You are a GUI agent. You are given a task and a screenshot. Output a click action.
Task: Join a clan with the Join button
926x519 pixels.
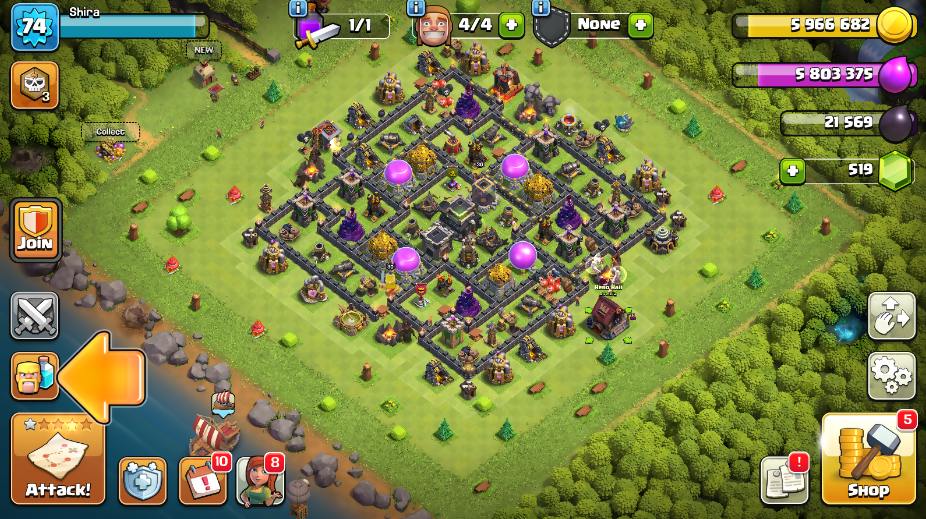pos(36,230)
